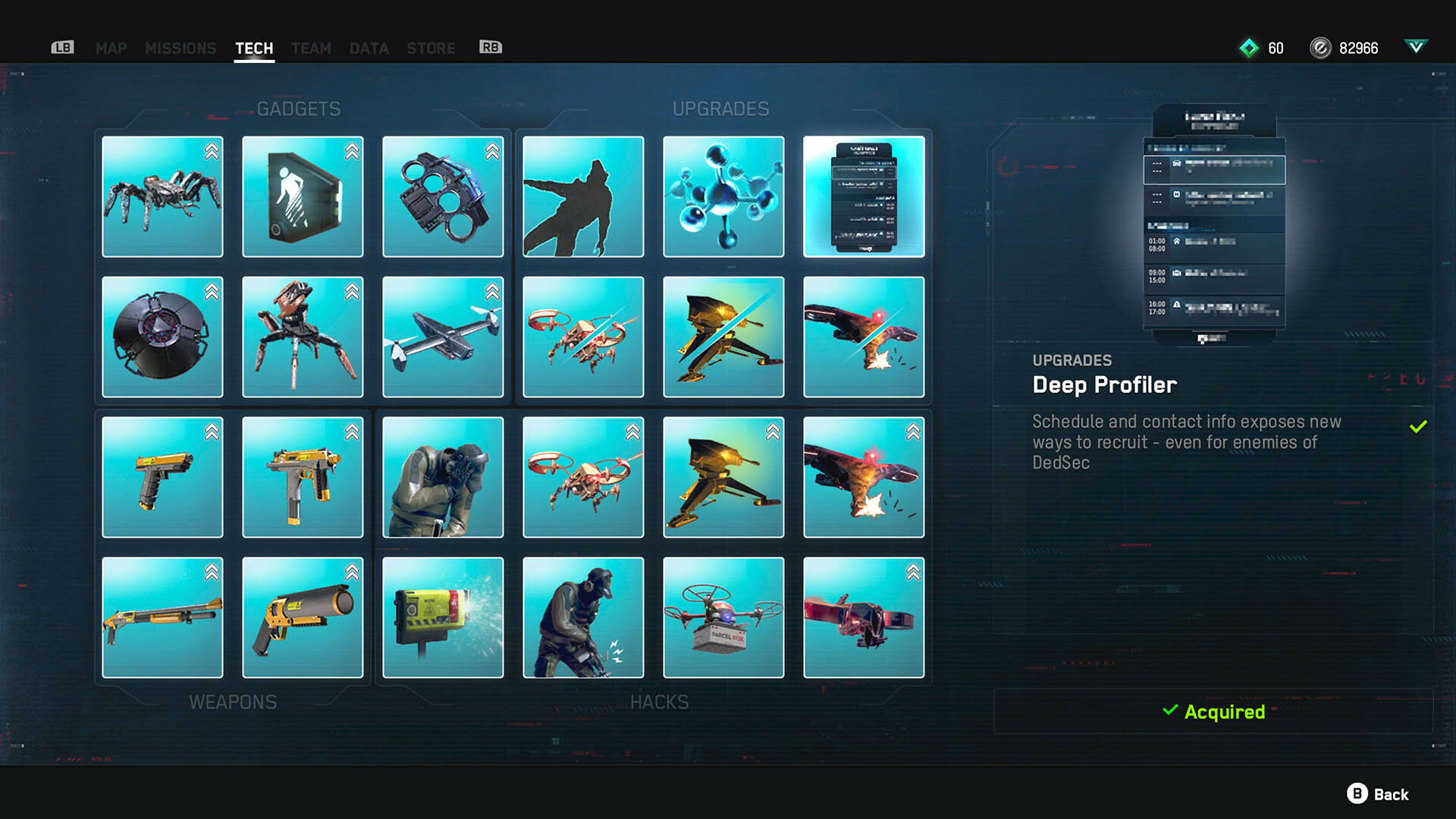
Task: Go to the TEAM tab
Action: 311,49
